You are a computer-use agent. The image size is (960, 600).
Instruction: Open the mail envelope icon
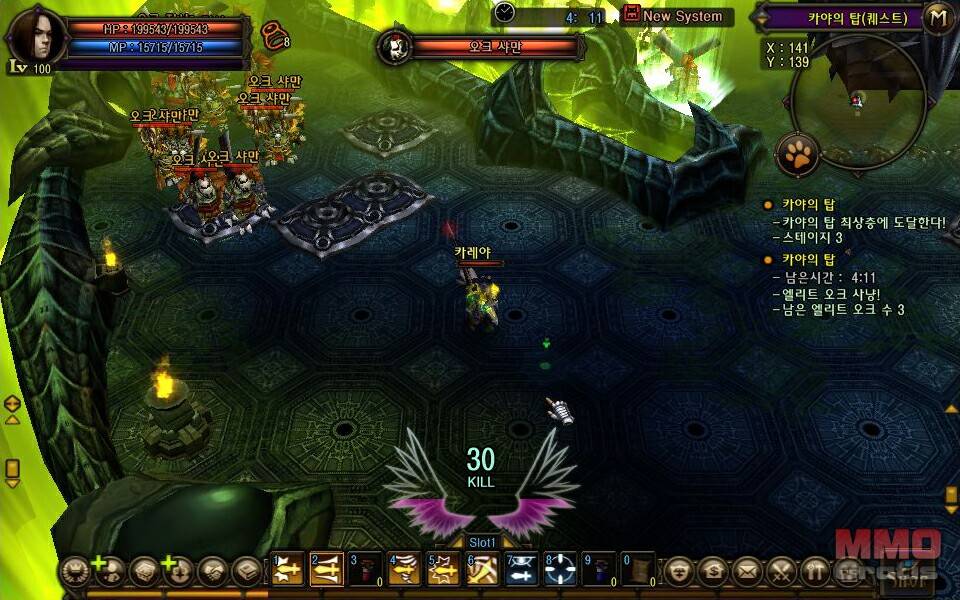747,571
